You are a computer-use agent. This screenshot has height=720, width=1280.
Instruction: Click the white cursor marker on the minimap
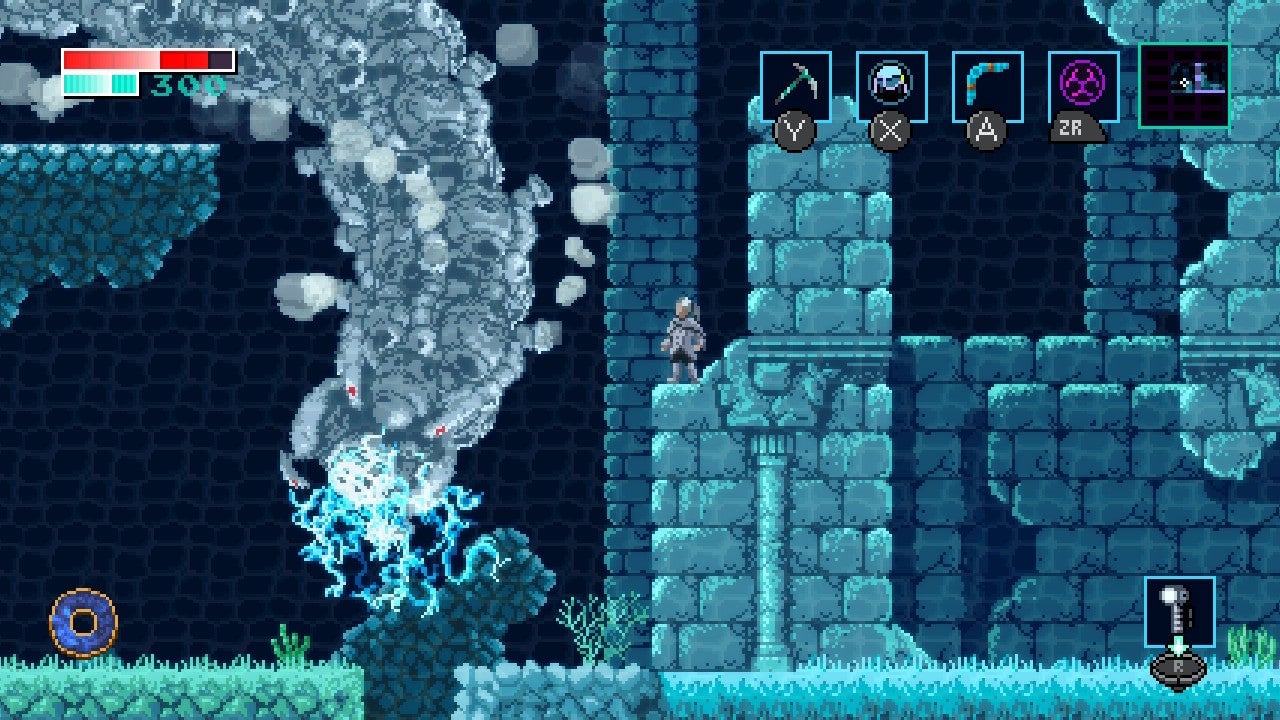coord(1185,83)
